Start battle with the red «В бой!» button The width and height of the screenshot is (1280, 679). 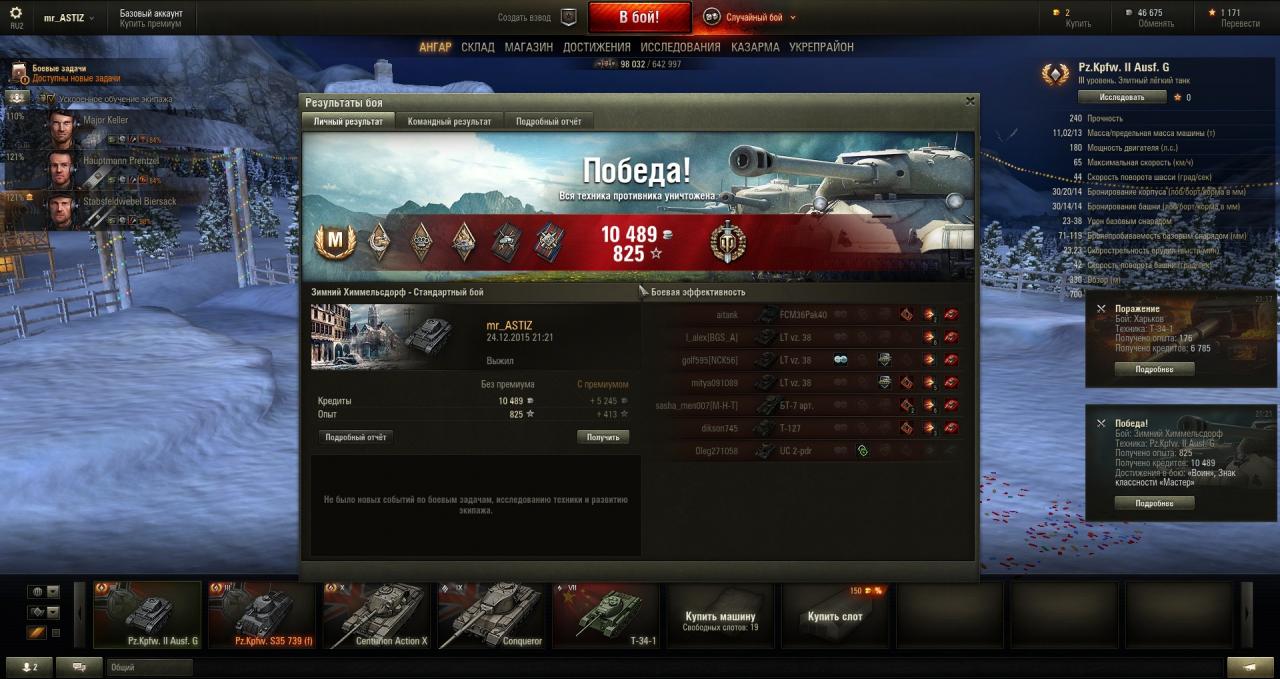tap(639, 17)
